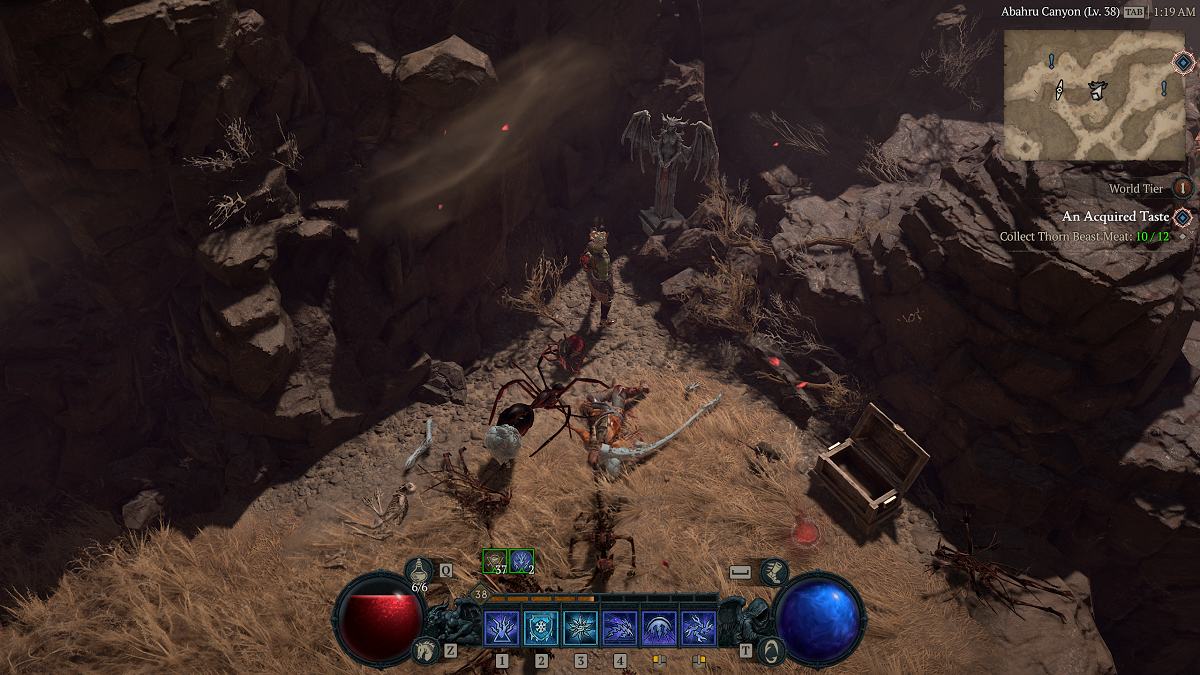Open the town portal swirl icon
The image size is (1200, 675).
771,651
